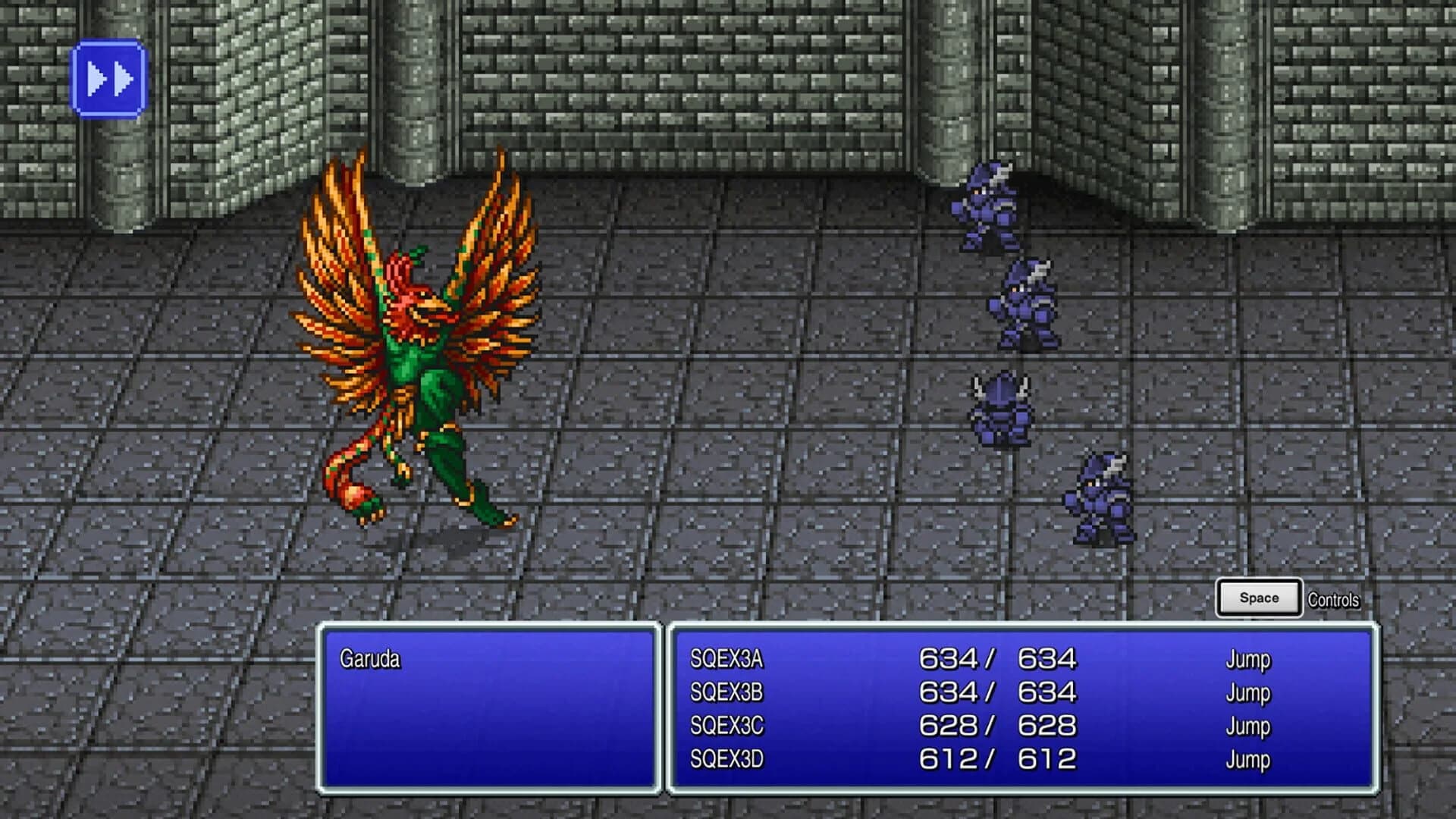Click the double-arrow symbol inside the blue button
1456x819 pixels.
click(x=109, y=77)
